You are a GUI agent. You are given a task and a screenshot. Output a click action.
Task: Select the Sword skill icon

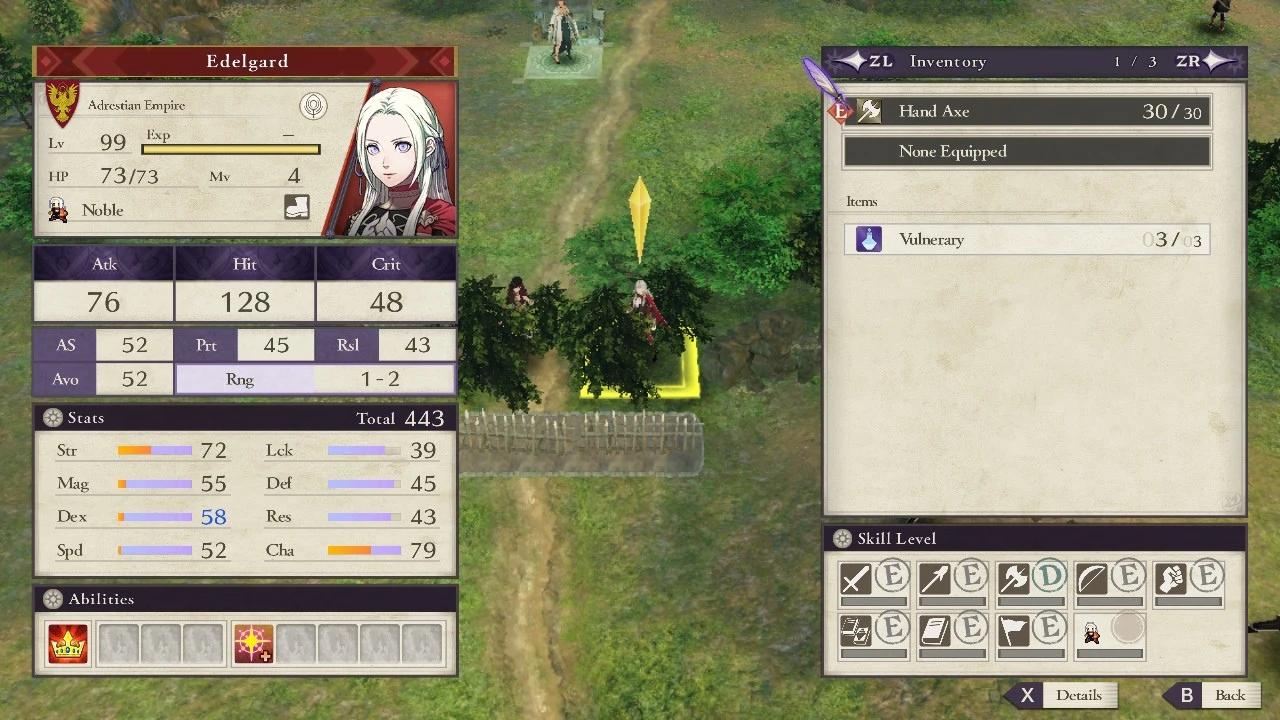(857, 577)
